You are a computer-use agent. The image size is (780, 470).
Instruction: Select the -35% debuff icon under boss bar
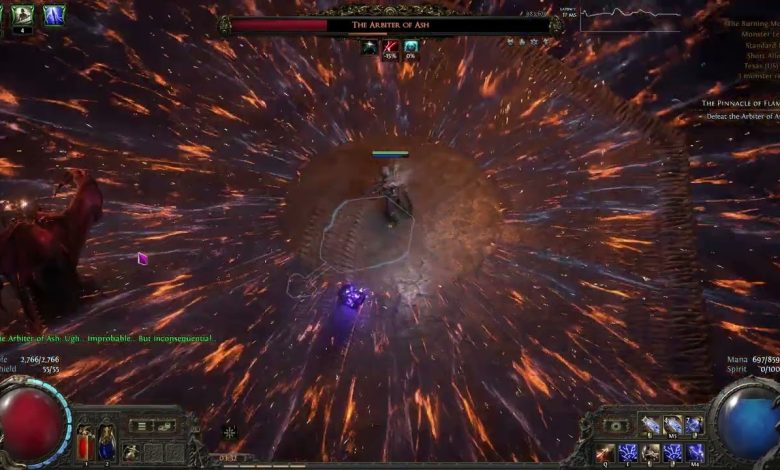click(390, 47)
